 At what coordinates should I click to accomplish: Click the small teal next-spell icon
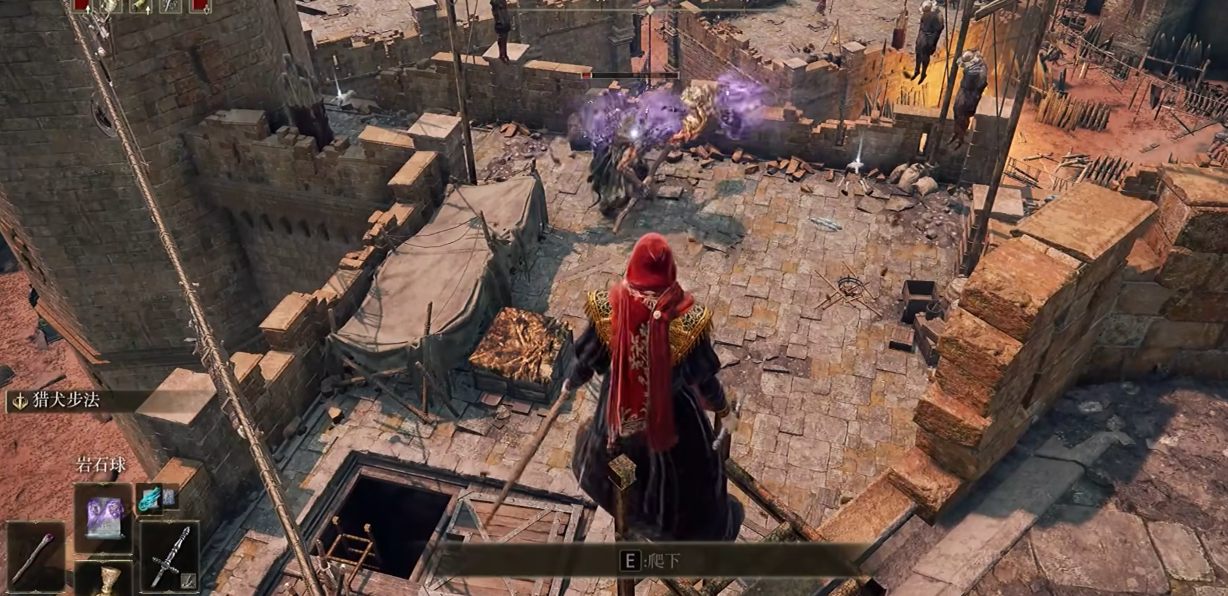(150, 497)
